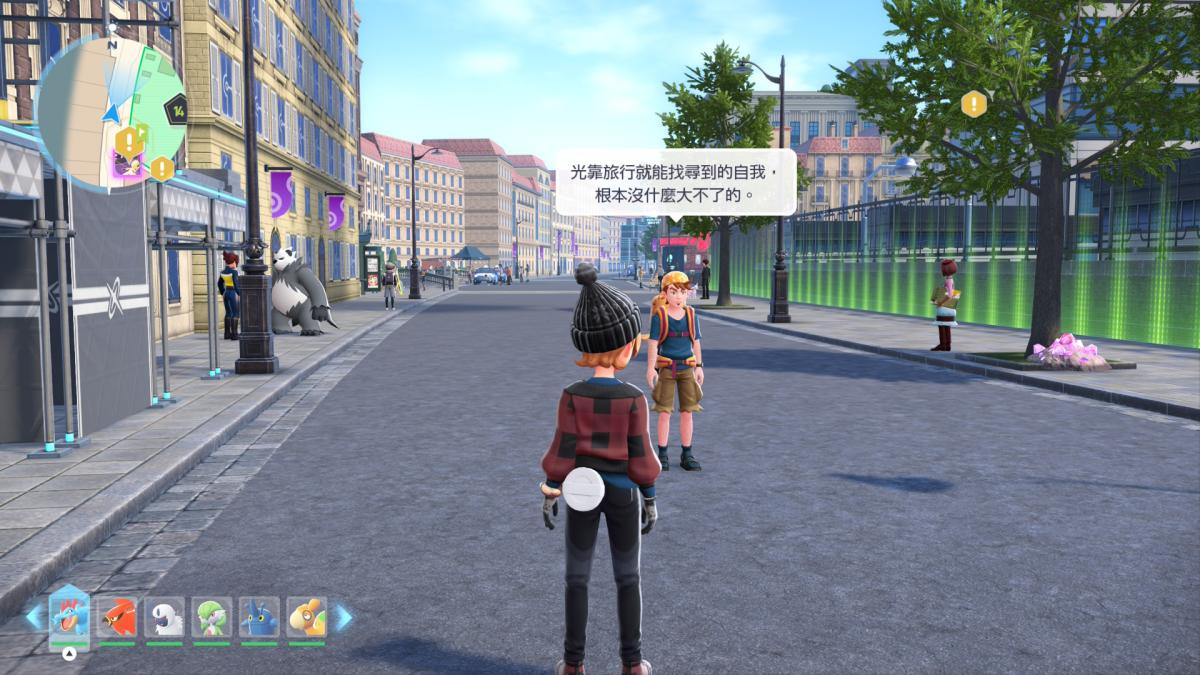Click the right arrow beside the party bar
Image resolution: width=1200 pixels, height=675 pixels.
click(x=343, y=617)
